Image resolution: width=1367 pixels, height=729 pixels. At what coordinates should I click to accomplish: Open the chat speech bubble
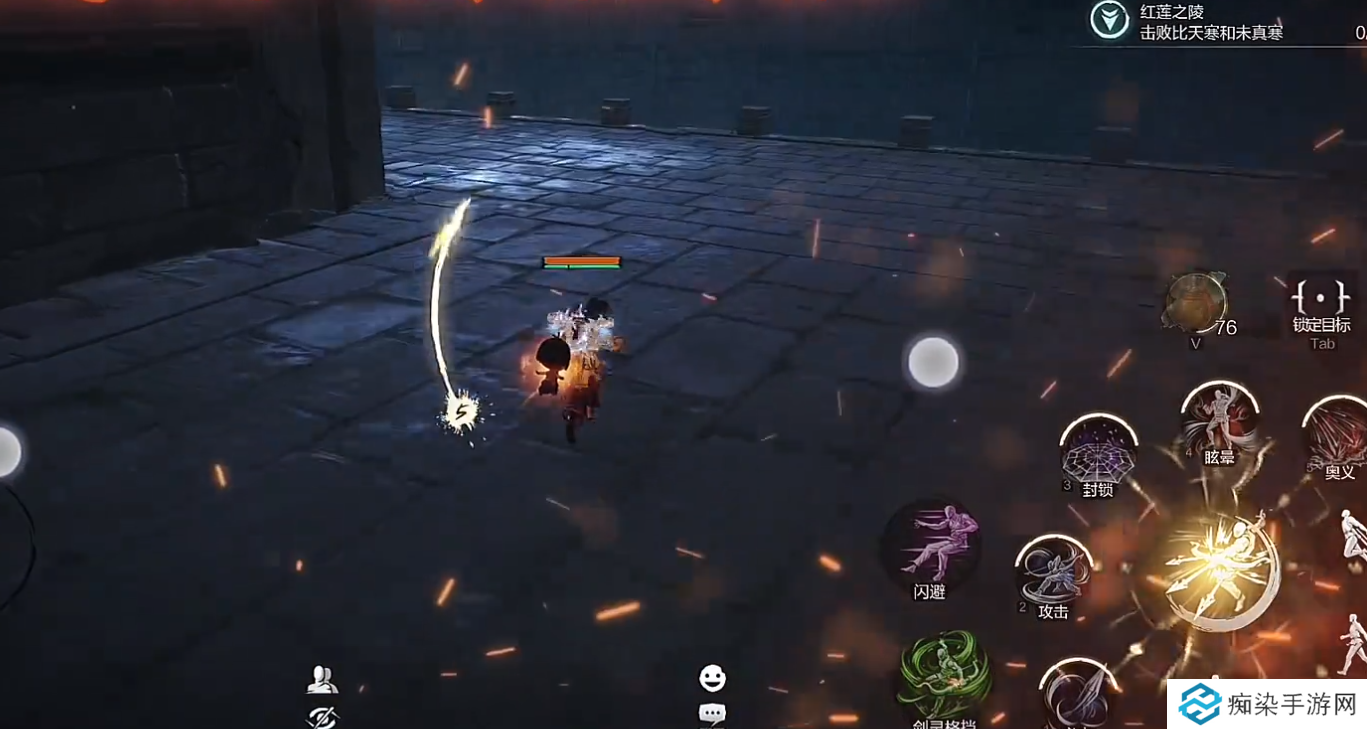pyautogui.click(x=712, y=714)
